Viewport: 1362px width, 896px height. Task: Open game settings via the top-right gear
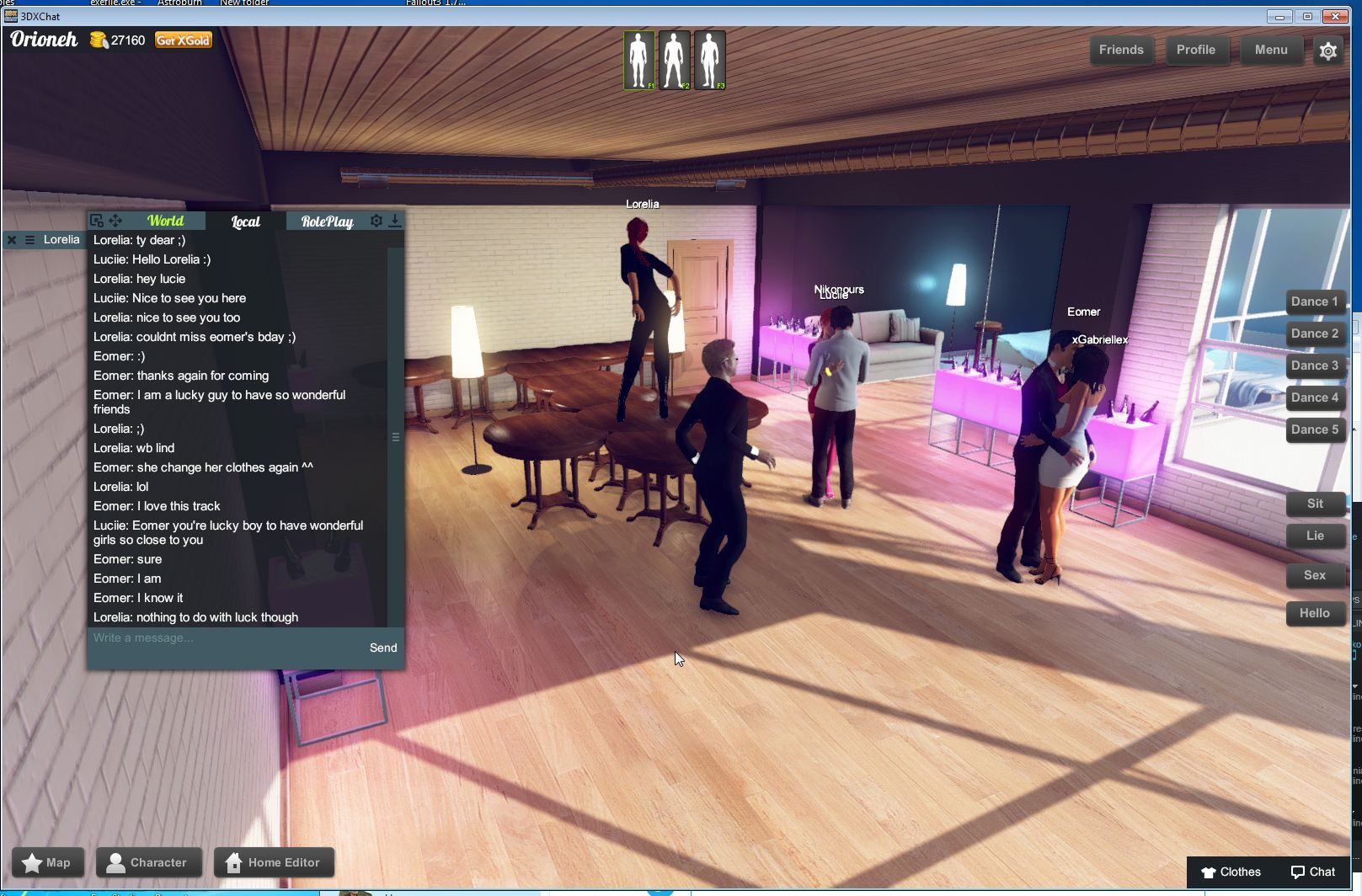[1328, 51]
